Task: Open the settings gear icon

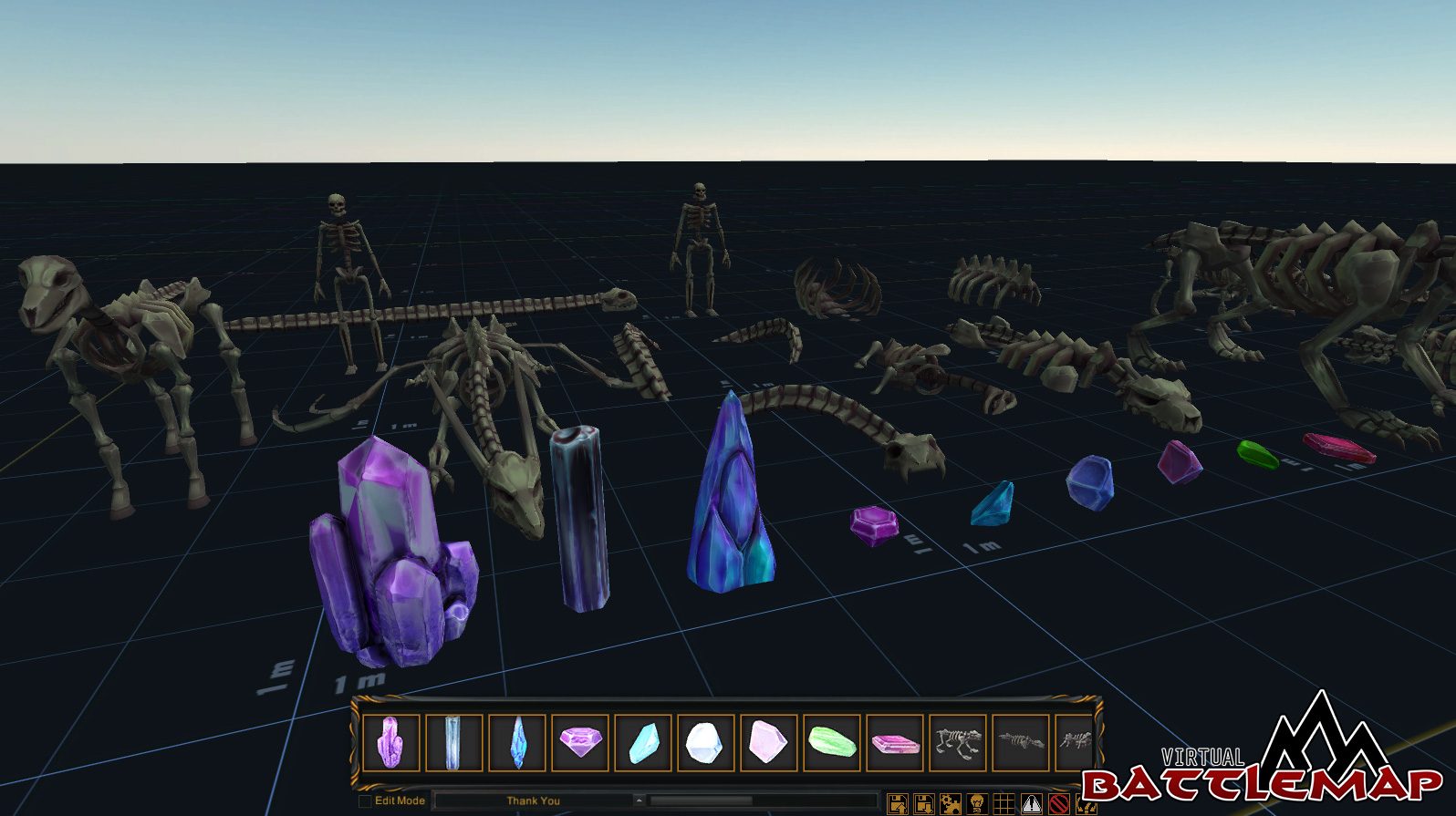Action: point(951,802)
